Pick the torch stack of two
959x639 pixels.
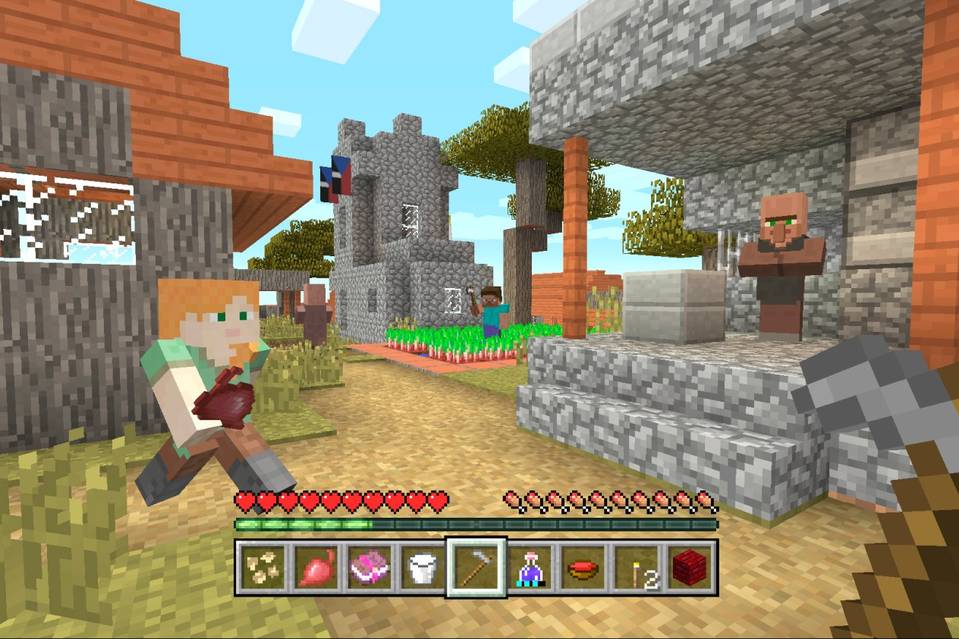point(637,568)
